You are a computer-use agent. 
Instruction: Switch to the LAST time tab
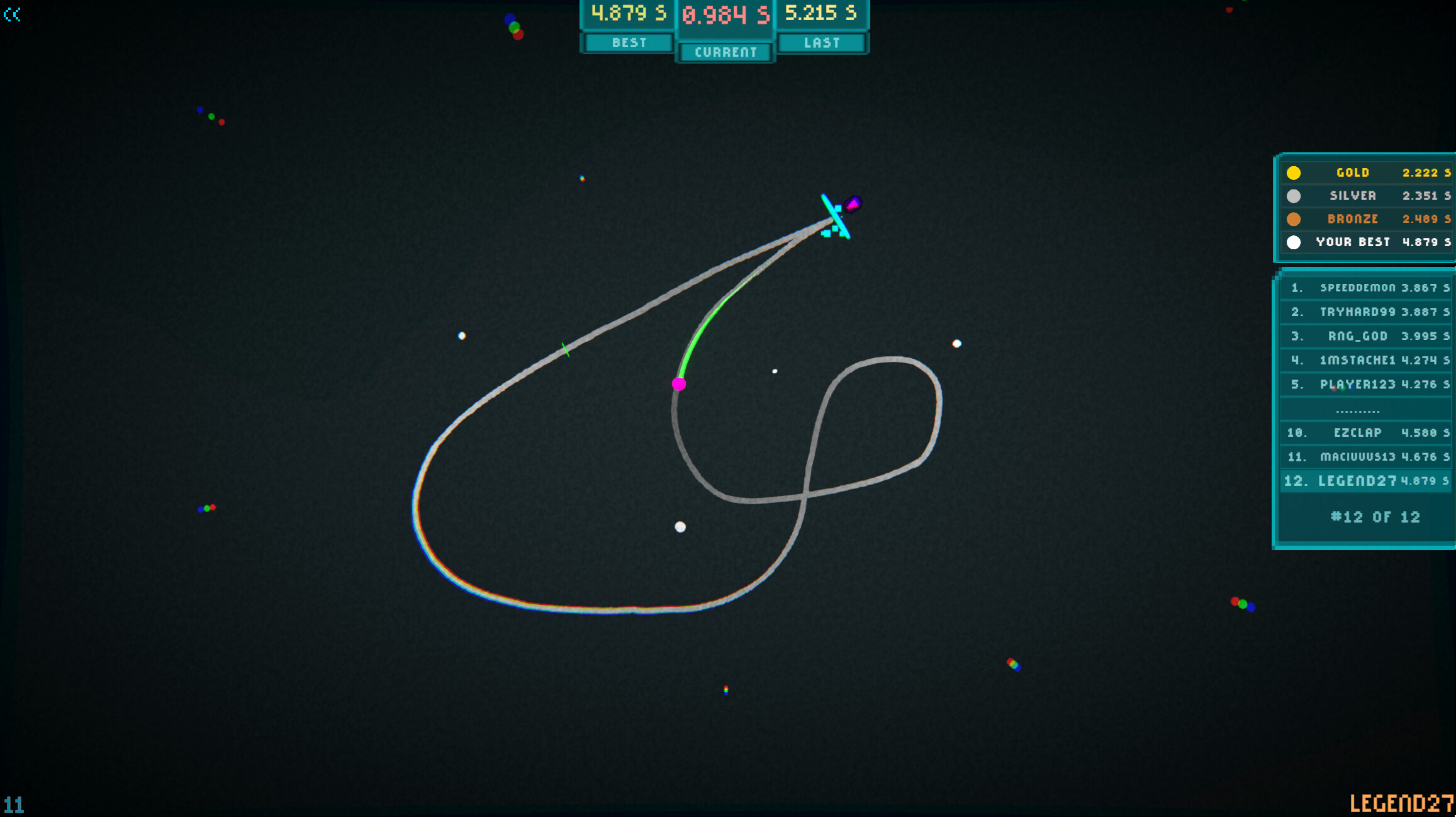point(822,43)
